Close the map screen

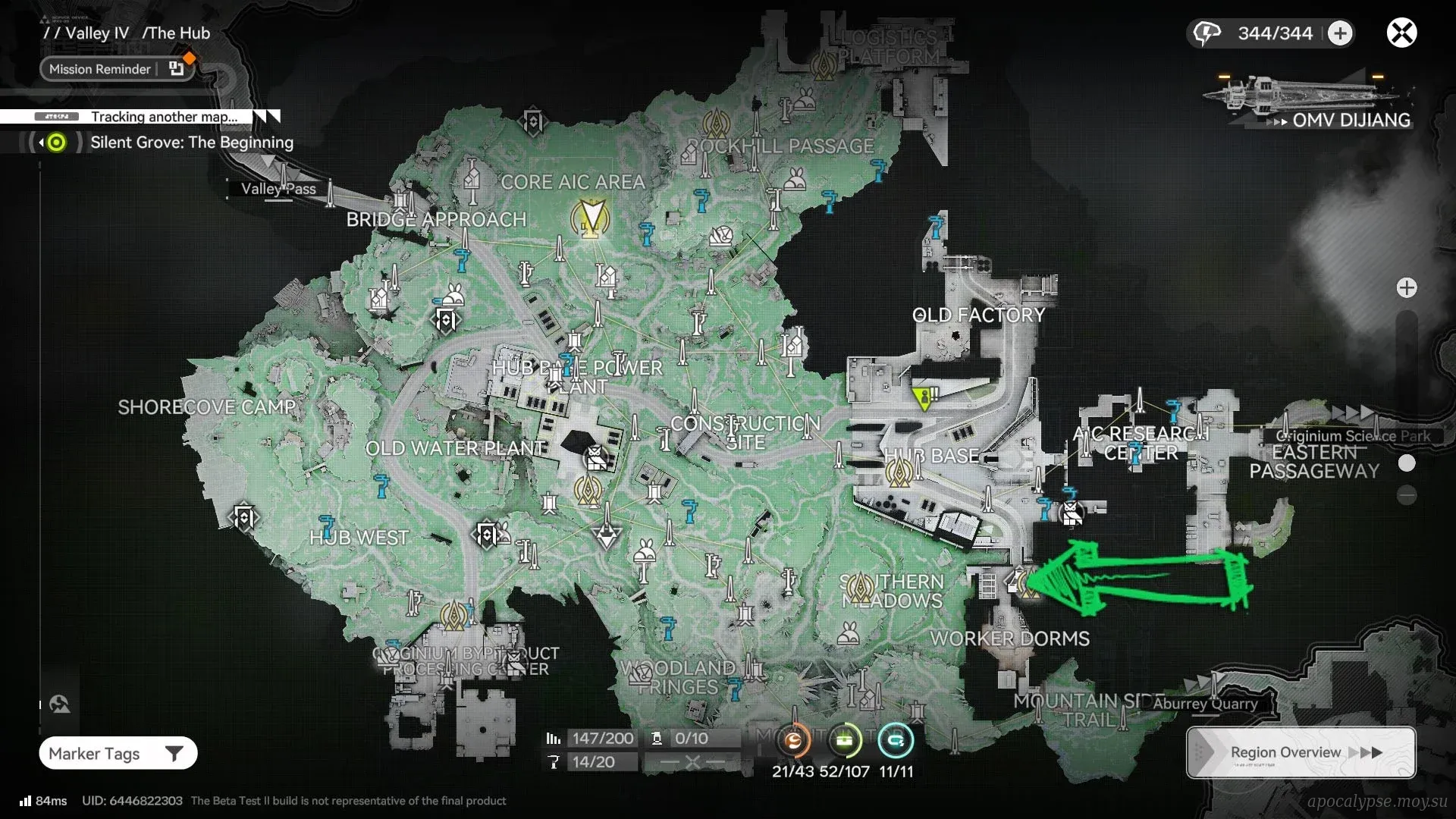pos(1401,33)
